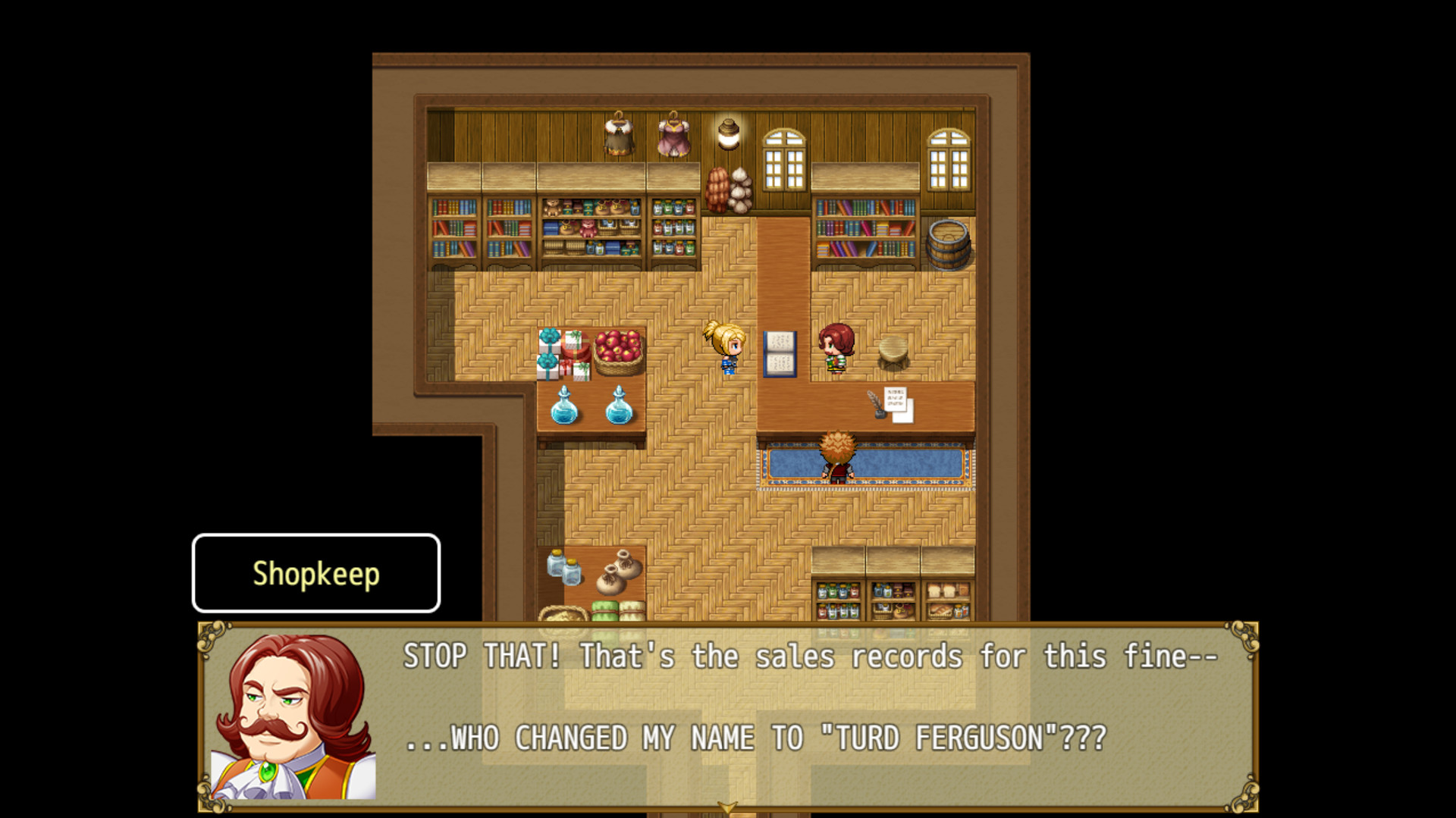Click the Shopkeep name box

click(315, 574)
